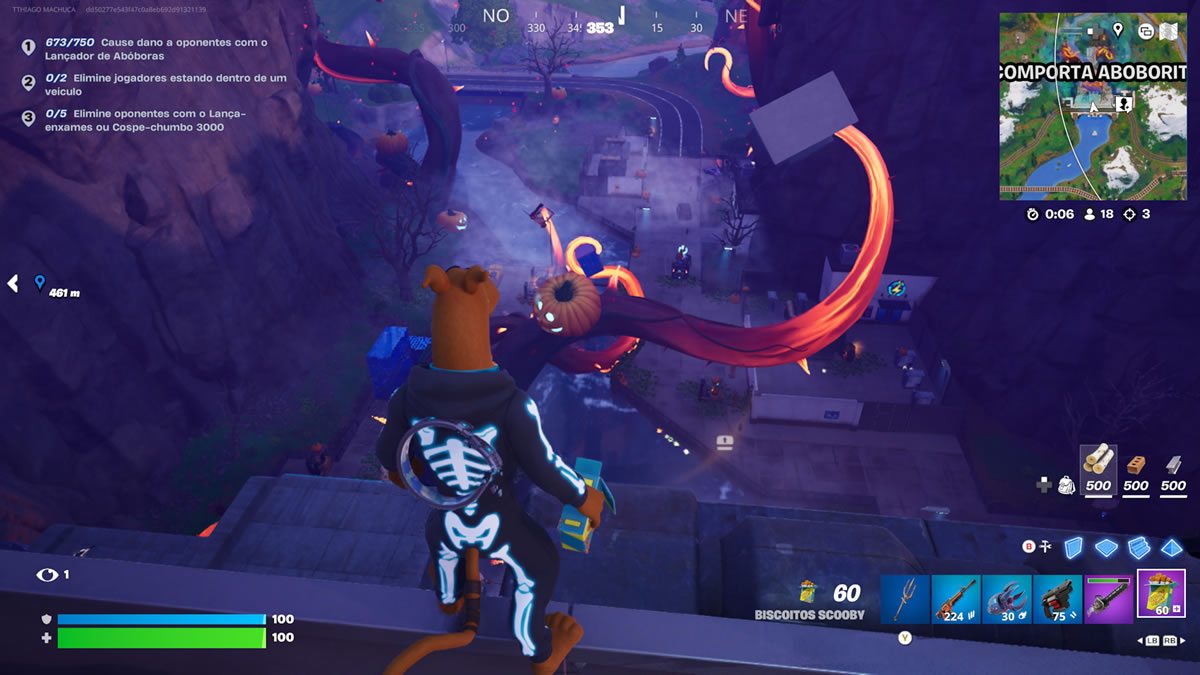This screenshot has width=1200, height=675.
Task: Pick the stairs building piece
Action: [1138, 547]
